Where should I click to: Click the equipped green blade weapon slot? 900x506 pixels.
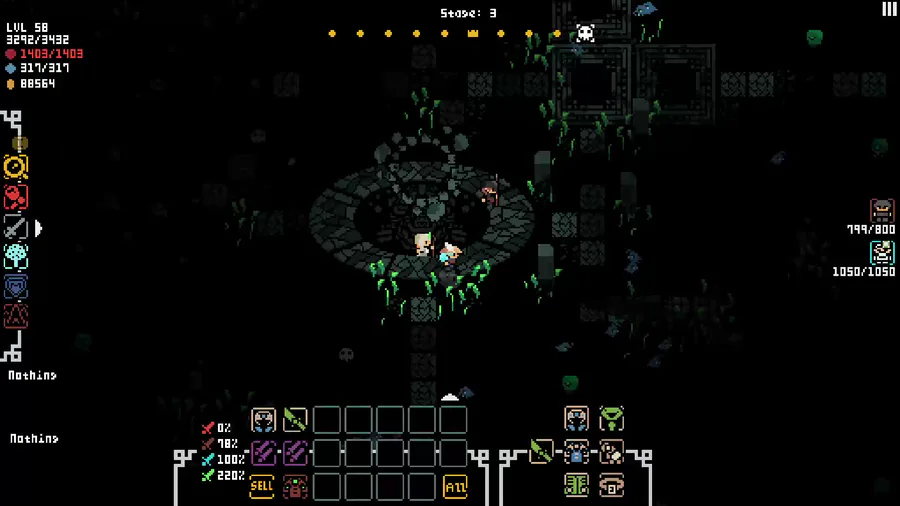(542, 451)
